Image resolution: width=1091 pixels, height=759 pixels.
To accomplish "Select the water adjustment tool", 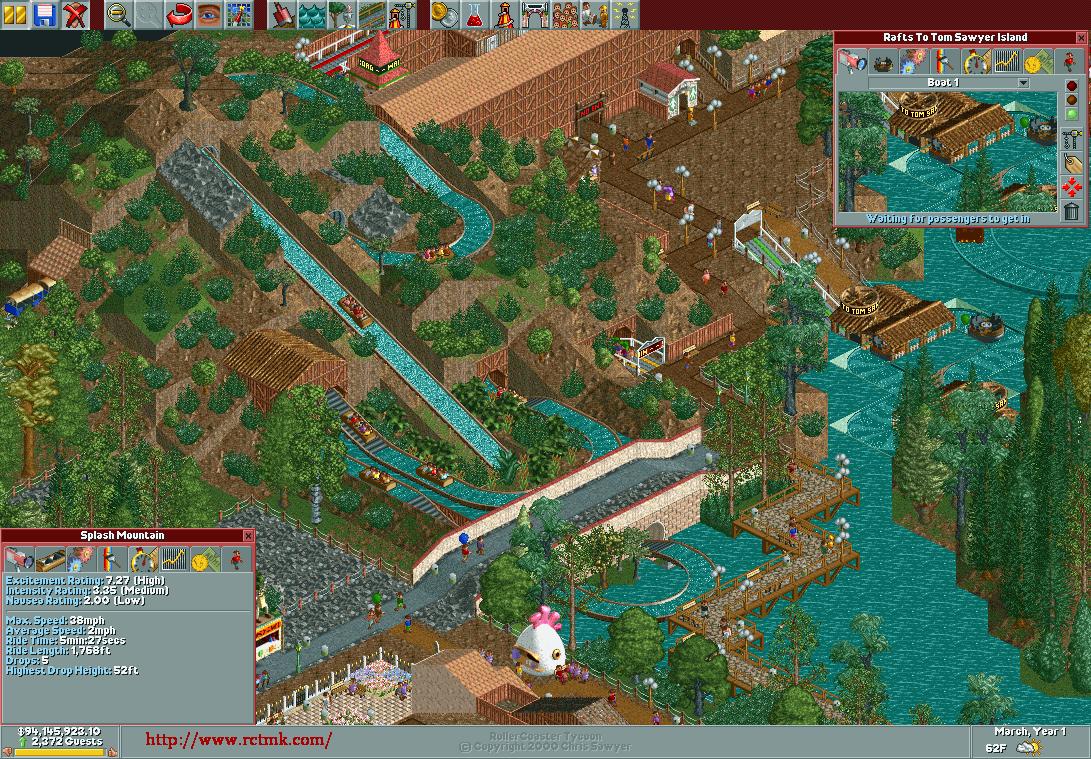I will pyautogui.click(x=313, y=14).
